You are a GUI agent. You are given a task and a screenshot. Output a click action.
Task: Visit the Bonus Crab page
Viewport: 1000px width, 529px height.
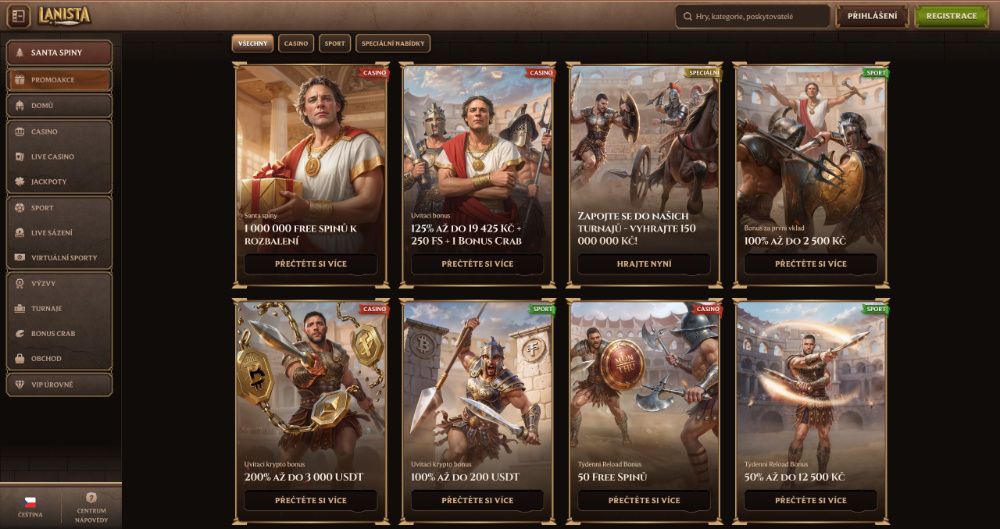(x=59, y=334)
